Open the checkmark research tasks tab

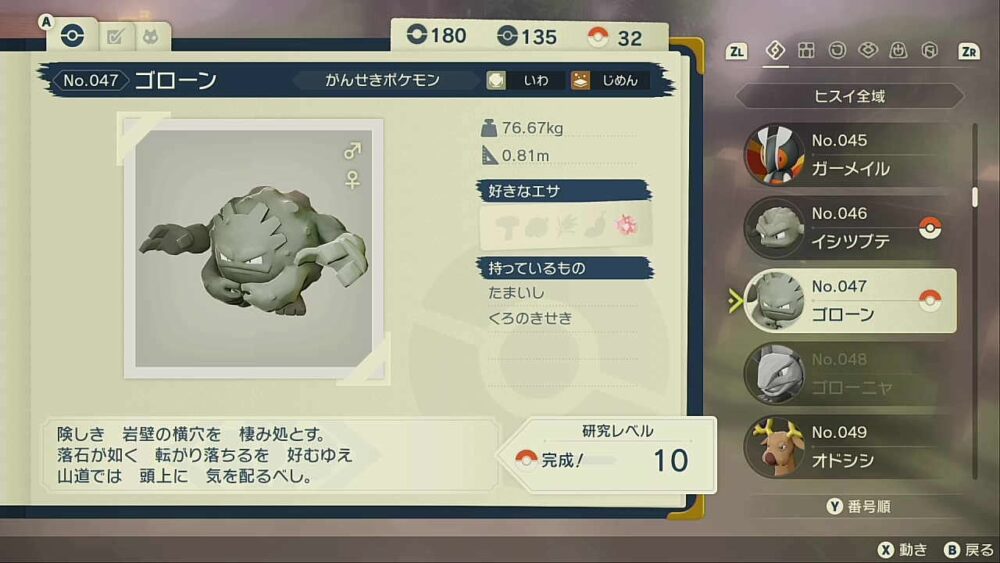115,38
